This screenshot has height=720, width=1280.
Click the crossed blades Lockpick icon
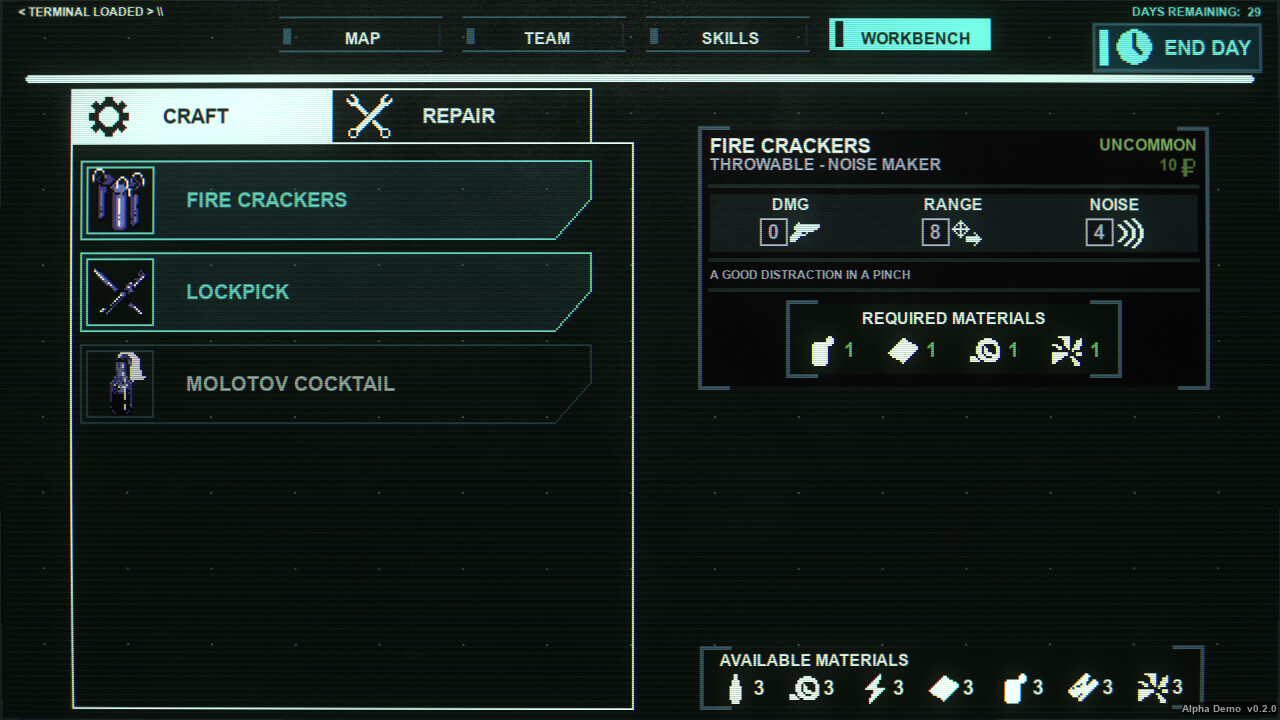119,291
